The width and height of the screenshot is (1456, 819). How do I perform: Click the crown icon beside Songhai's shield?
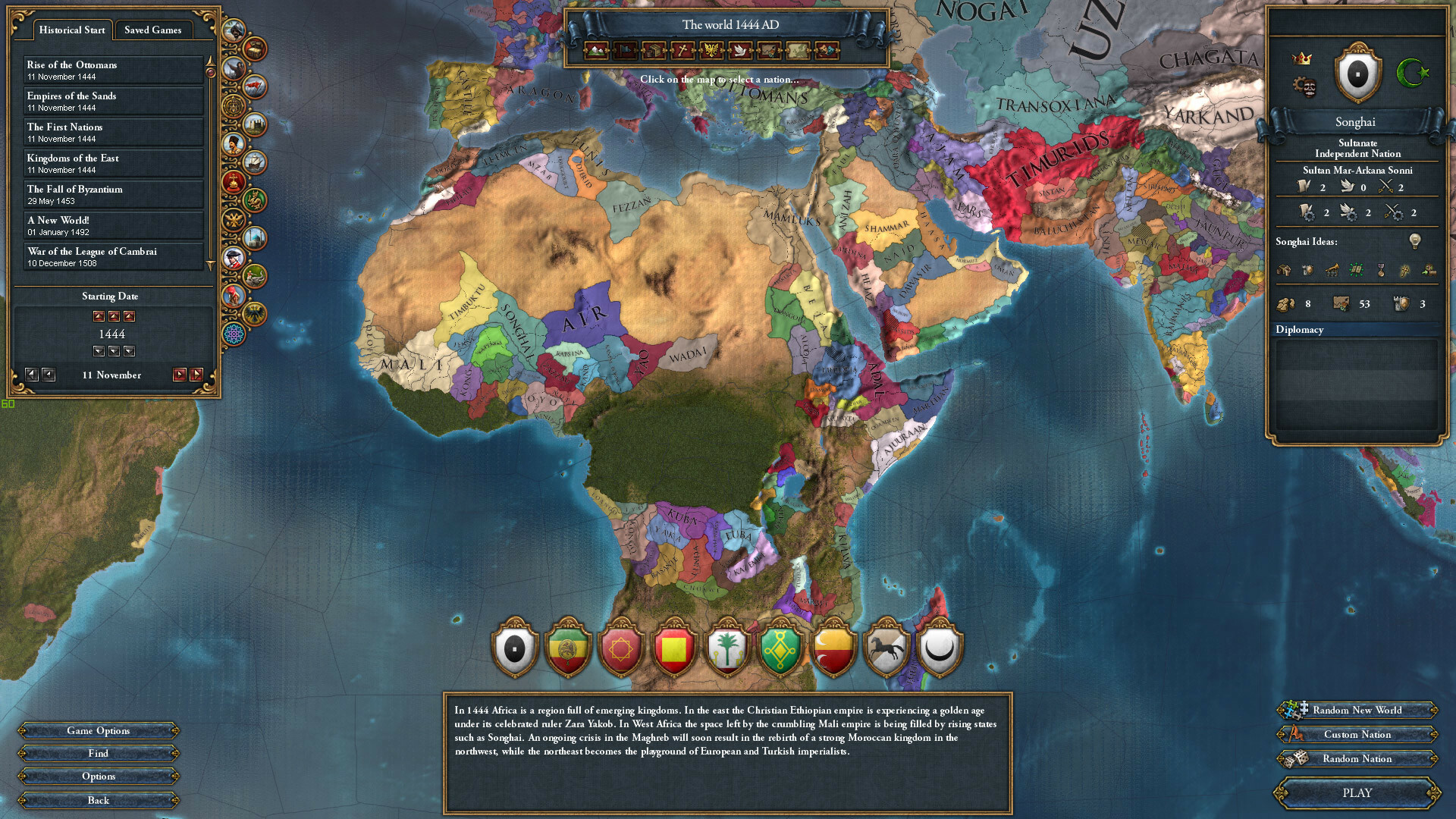tap(1303, 59)
